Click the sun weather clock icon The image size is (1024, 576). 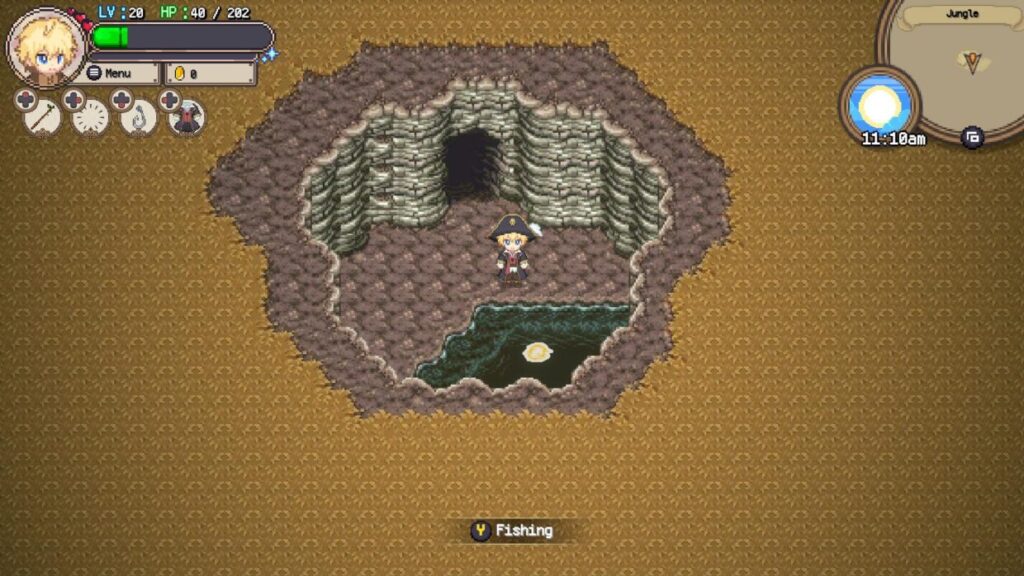[880, 103]
